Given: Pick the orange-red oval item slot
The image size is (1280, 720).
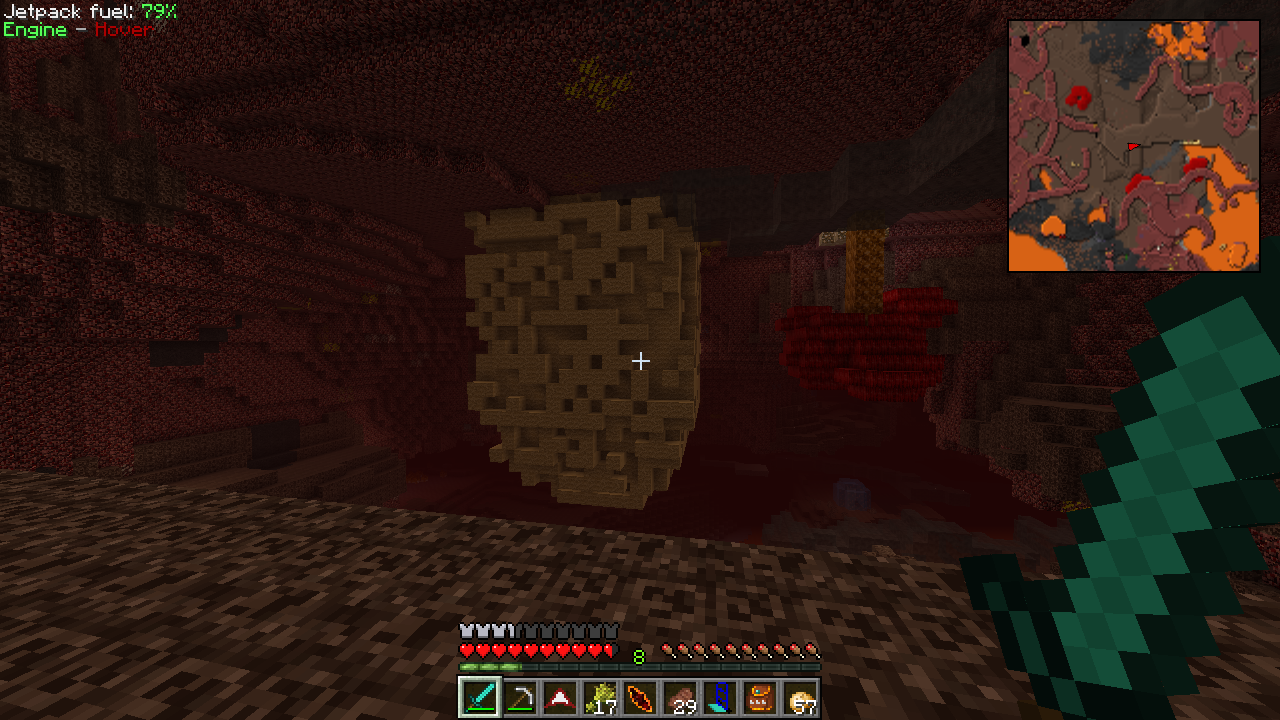Looking at the screenshot, I should click(x=640, y=697).
